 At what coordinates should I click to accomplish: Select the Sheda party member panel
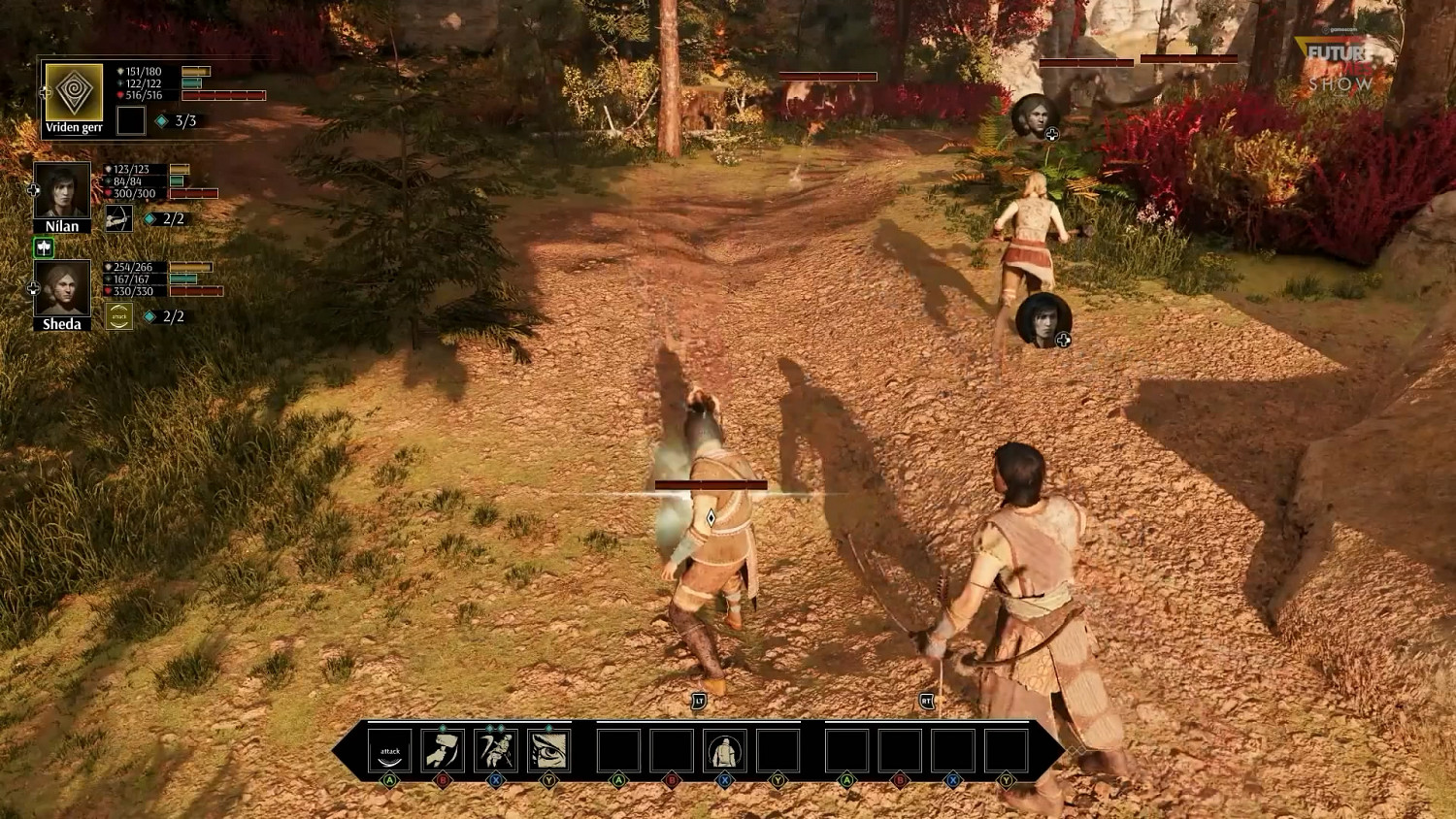(x=60, y=289)
